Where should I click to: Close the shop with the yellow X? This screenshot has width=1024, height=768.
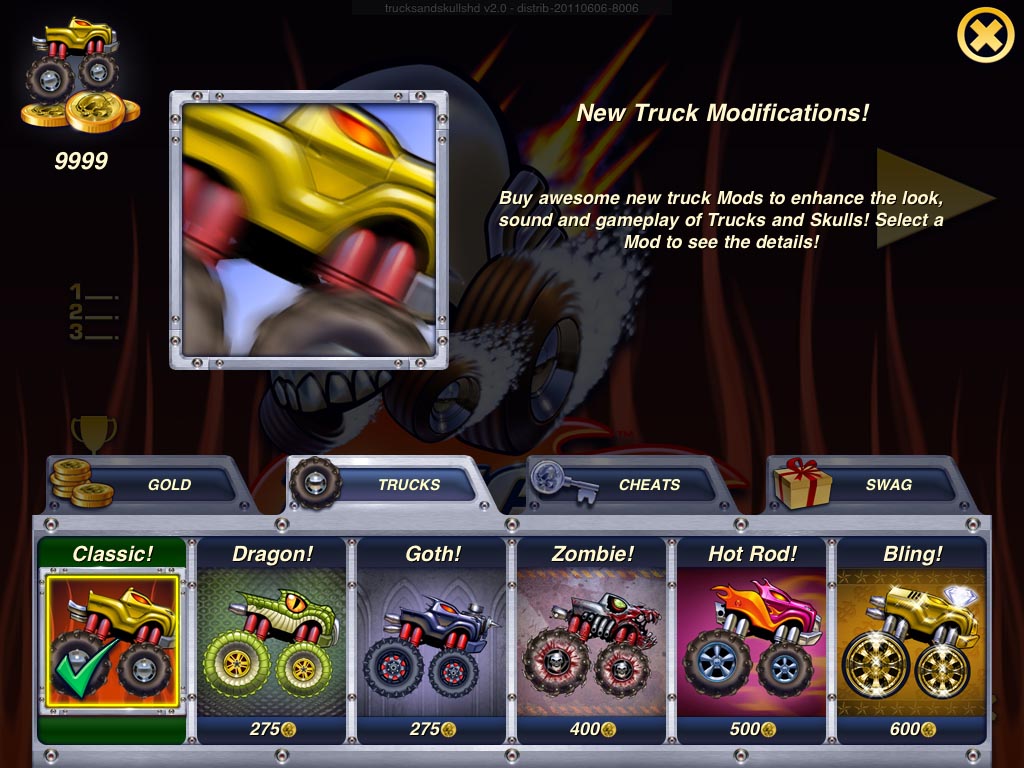(985, 36)
